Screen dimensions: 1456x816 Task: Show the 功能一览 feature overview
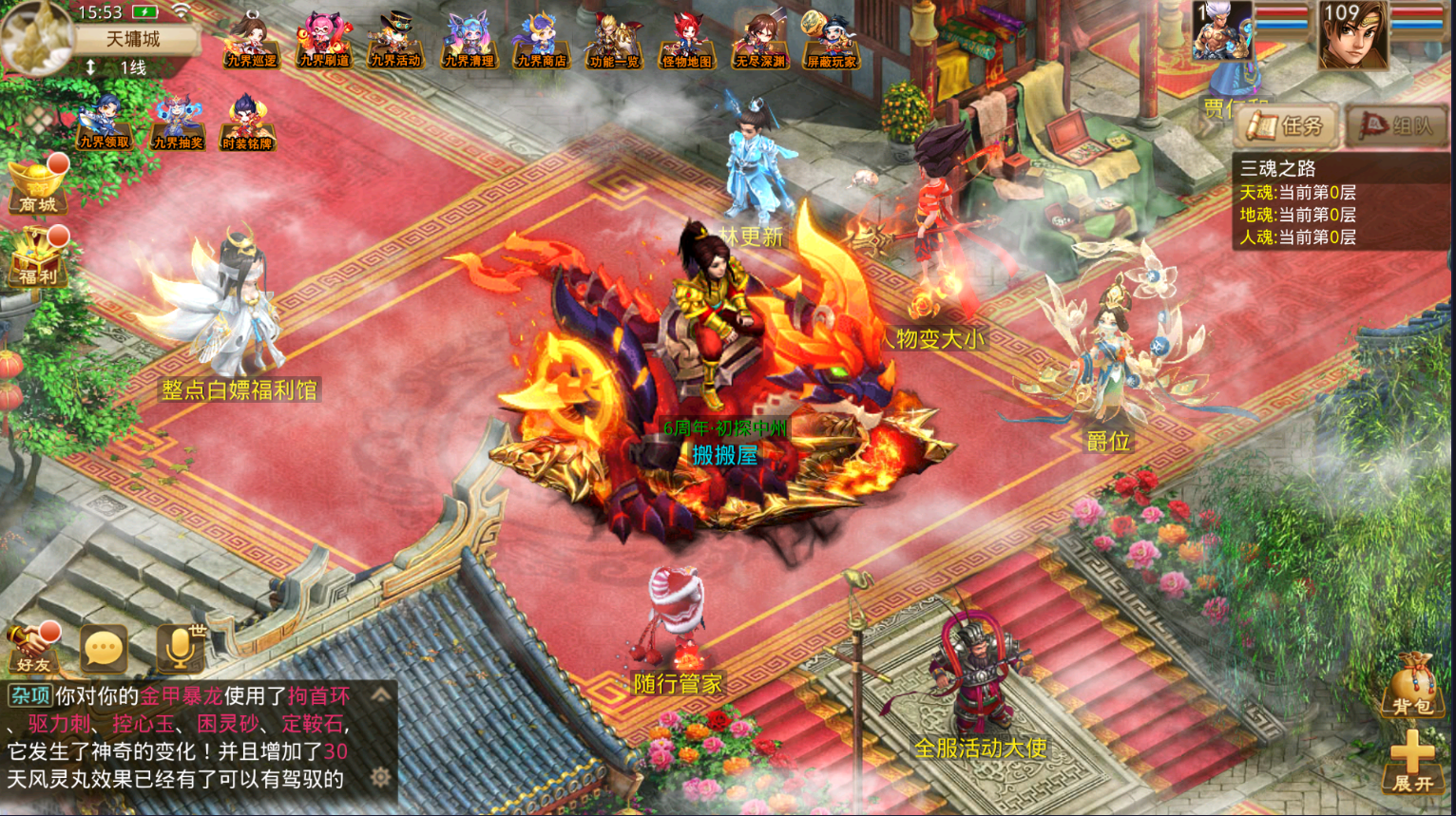click(614, 40)
